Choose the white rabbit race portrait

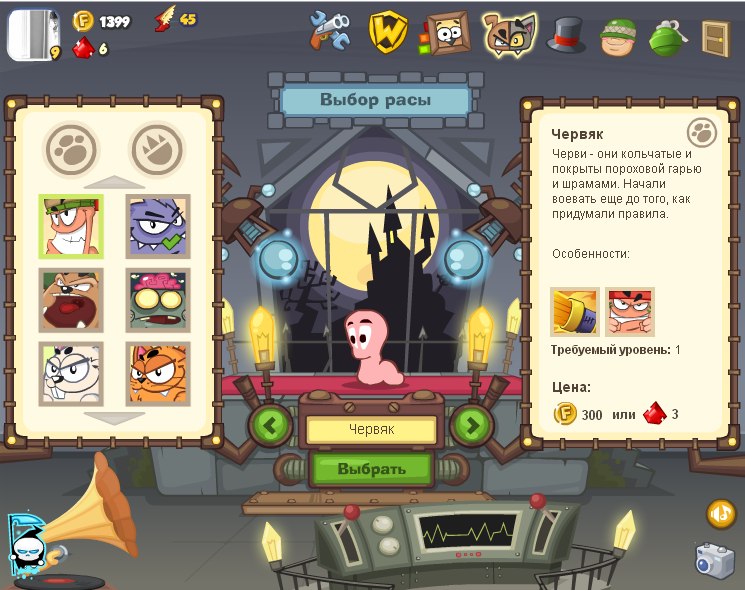[x=71, y=373]
